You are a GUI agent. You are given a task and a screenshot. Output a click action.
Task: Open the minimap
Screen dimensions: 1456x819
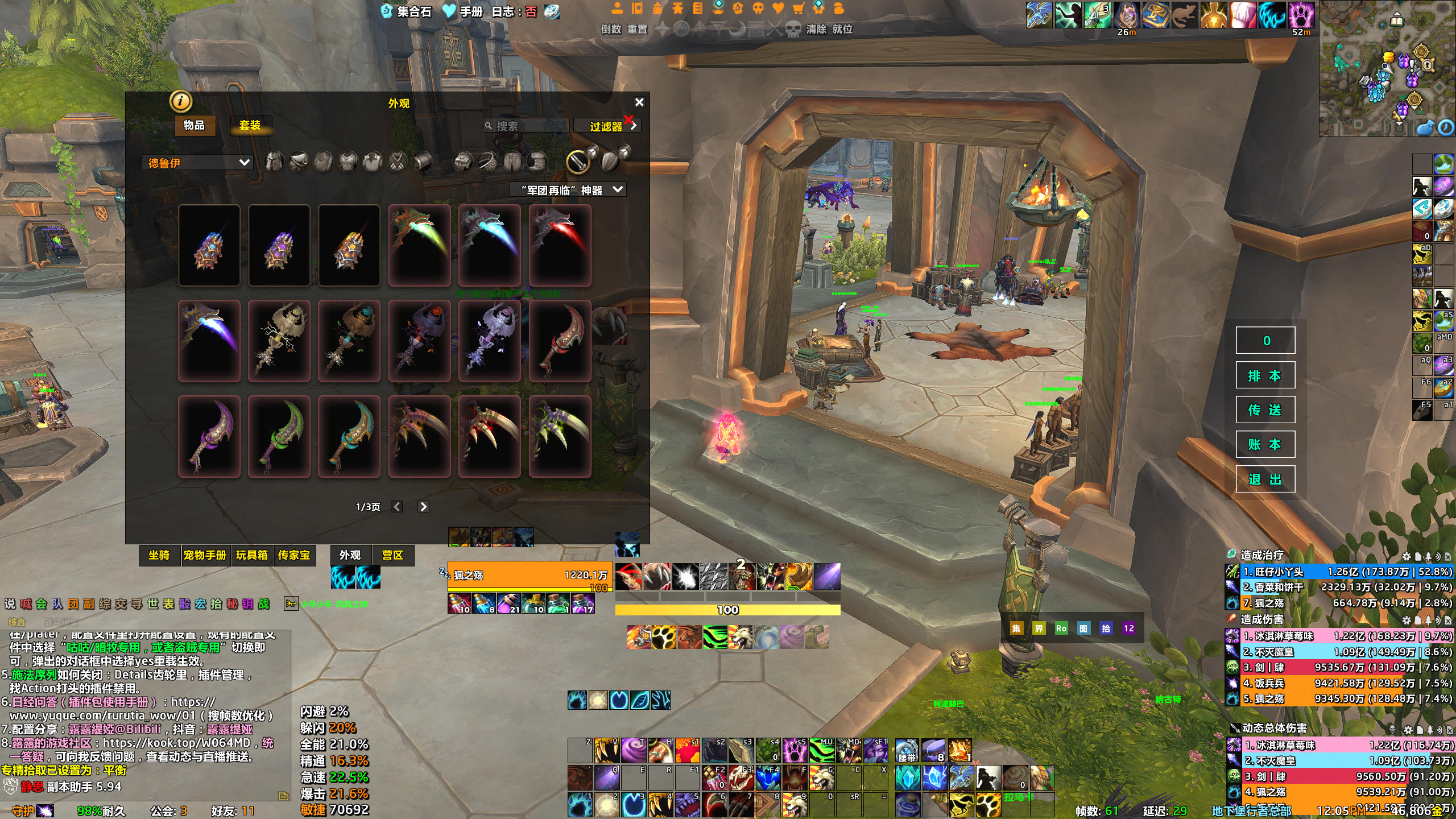point(1387,68)
